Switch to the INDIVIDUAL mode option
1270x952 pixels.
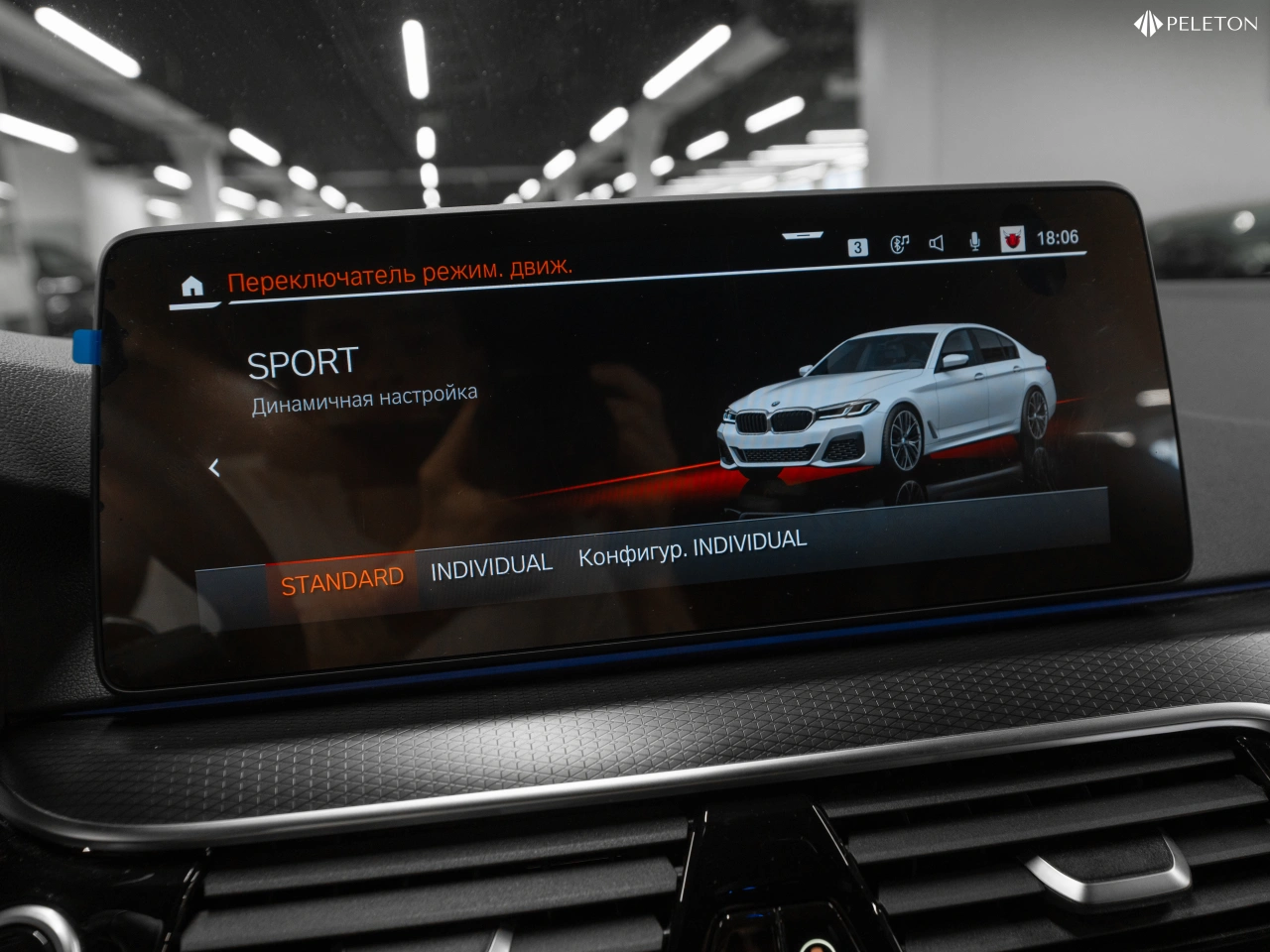(x=491, y=567)
